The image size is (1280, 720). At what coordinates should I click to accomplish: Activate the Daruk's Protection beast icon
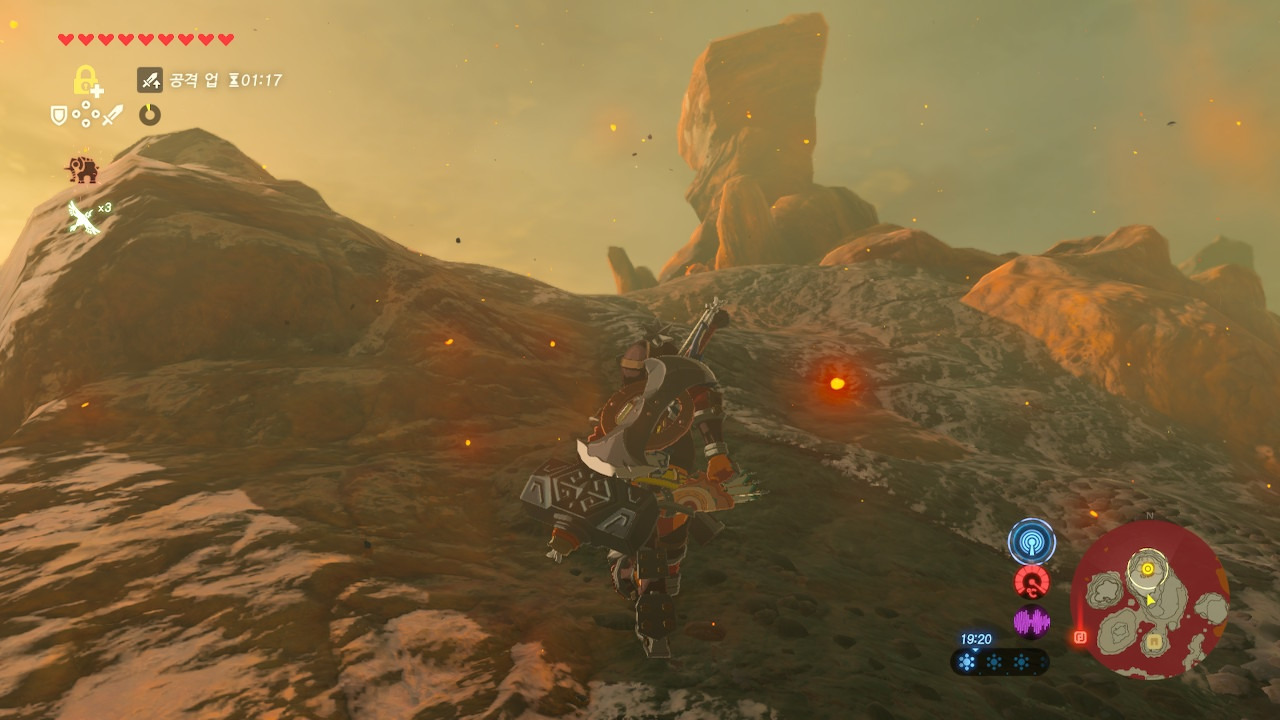pyautogui.click(x=83, y=170)
